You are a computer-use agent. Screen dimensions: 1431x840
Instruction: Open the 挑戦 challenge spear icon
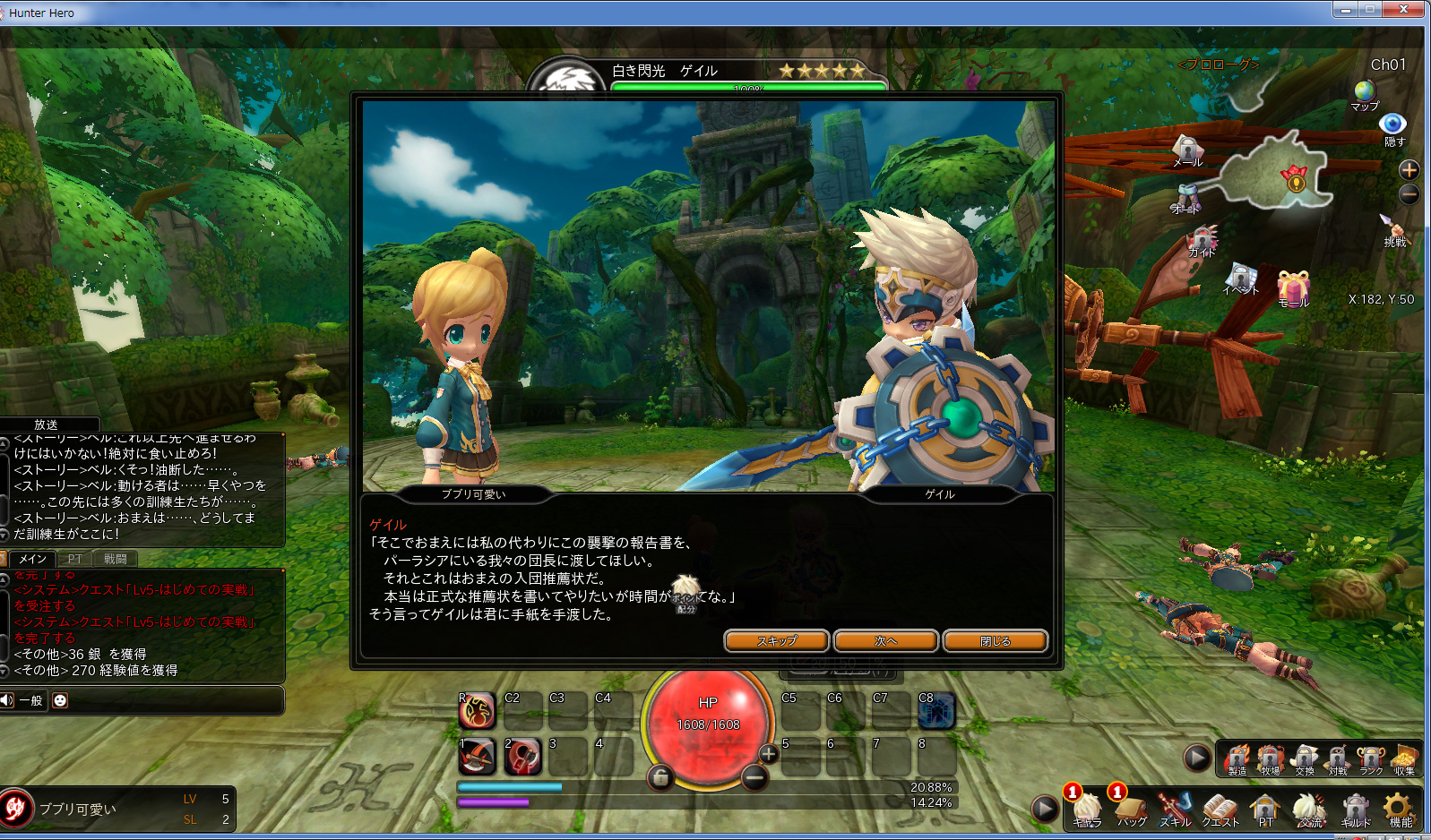pos(1393,227)
